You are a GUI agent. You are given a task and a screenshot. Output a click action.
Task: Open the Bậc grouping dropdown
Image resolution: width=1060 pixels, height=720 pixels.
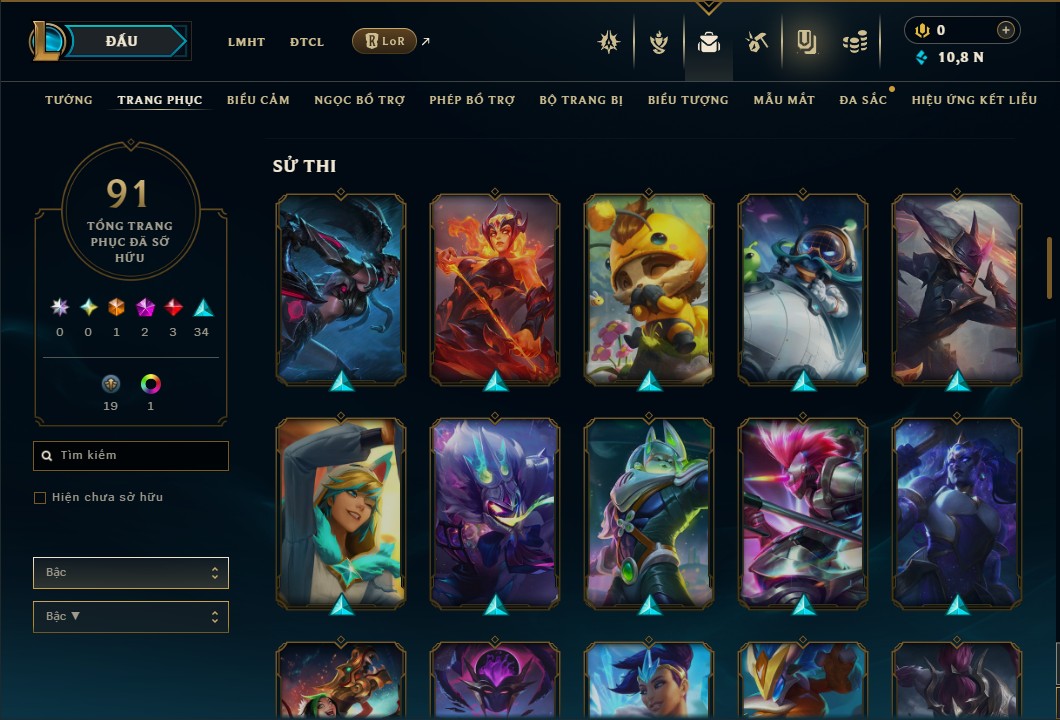(131, 573)
